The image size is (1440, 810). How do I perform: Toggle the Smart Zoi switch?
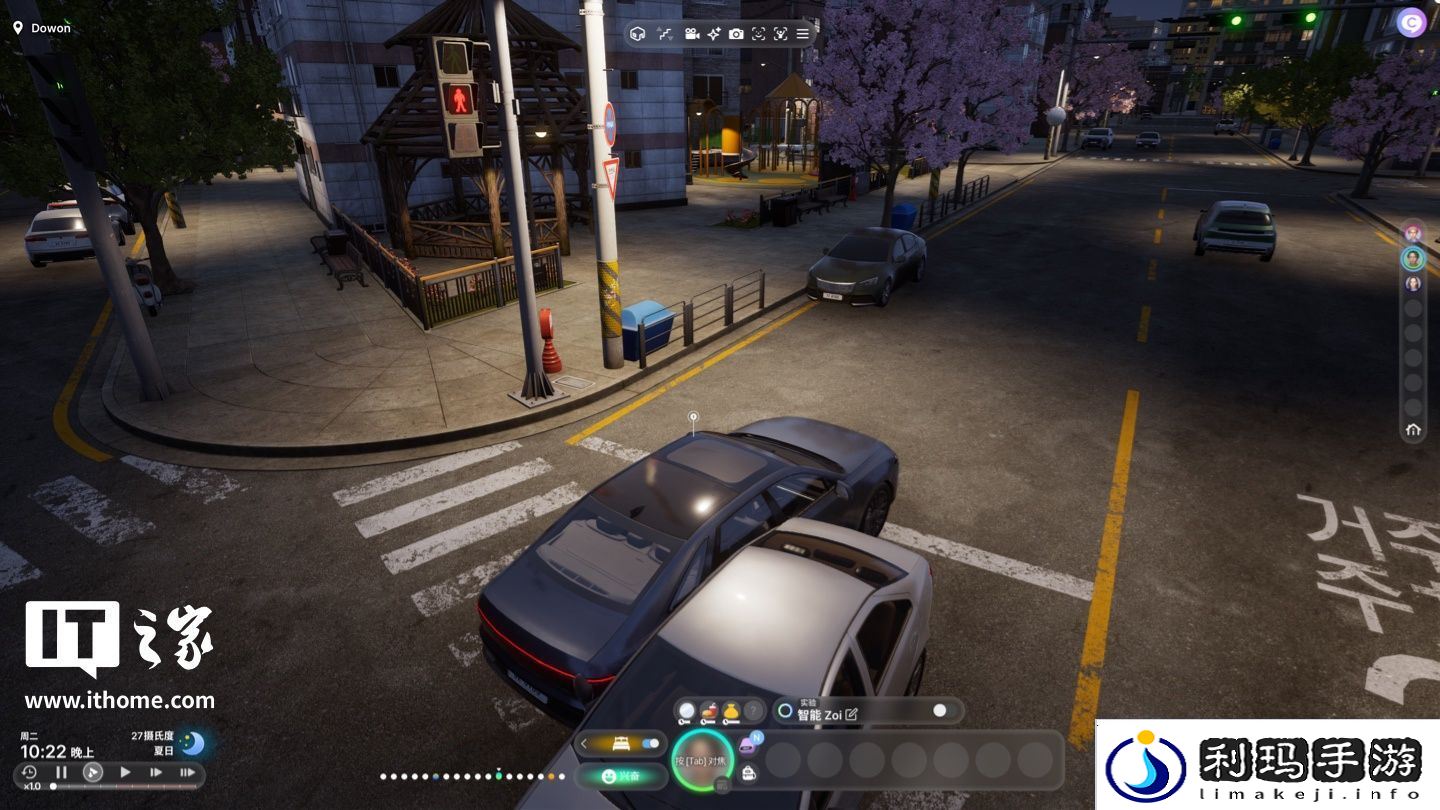point(938,711)
